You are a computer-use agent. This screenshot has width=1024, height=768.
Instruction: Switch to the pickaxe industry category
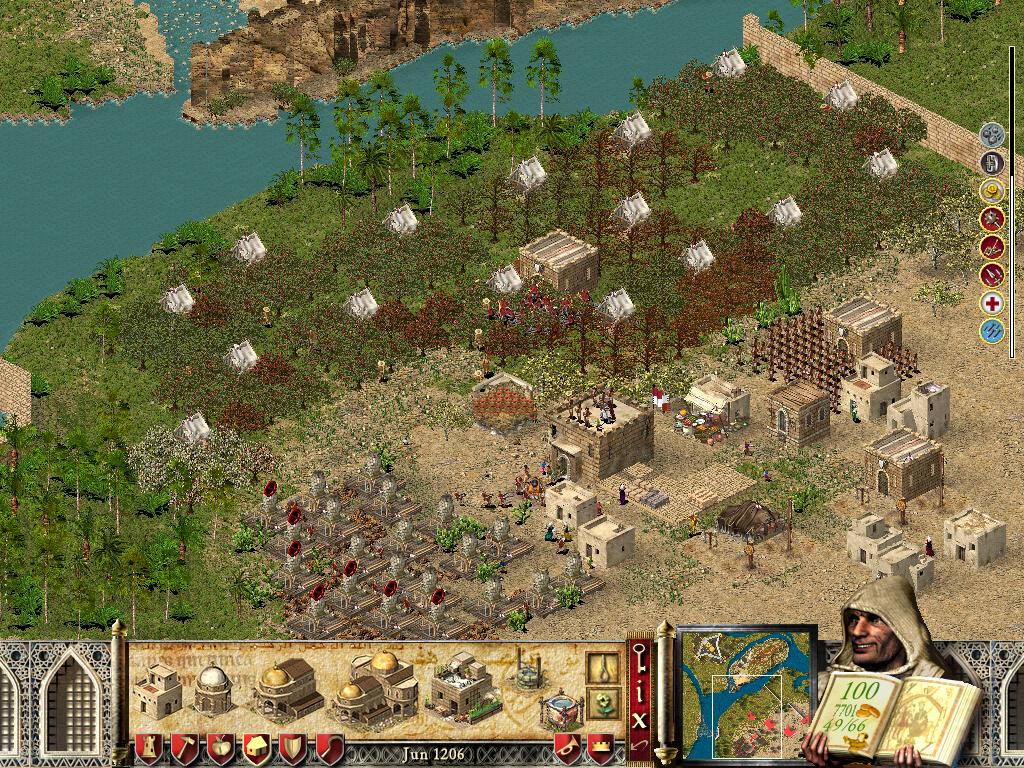184,748
